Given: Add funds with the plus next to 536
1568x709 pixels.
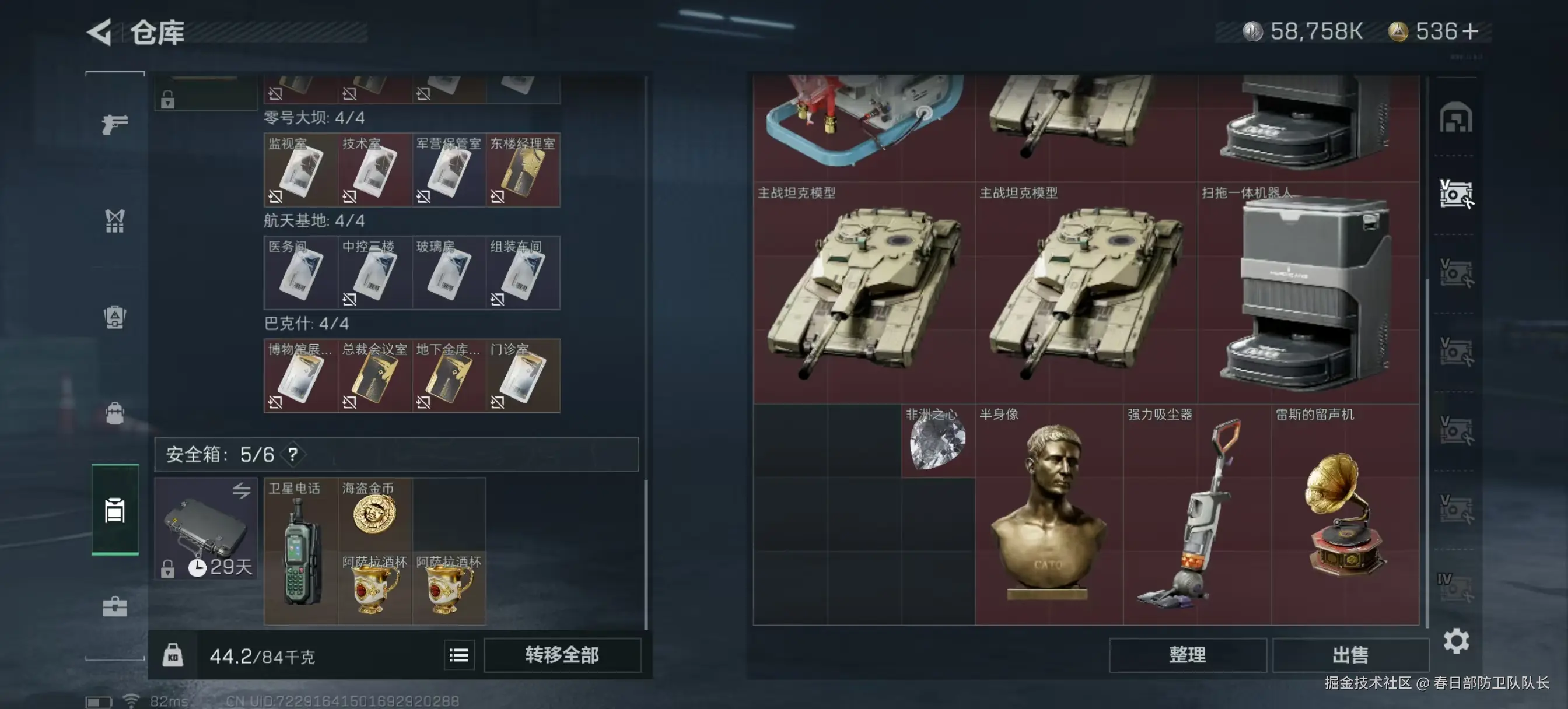Looking at the screenshot, I should [1470, 31].
